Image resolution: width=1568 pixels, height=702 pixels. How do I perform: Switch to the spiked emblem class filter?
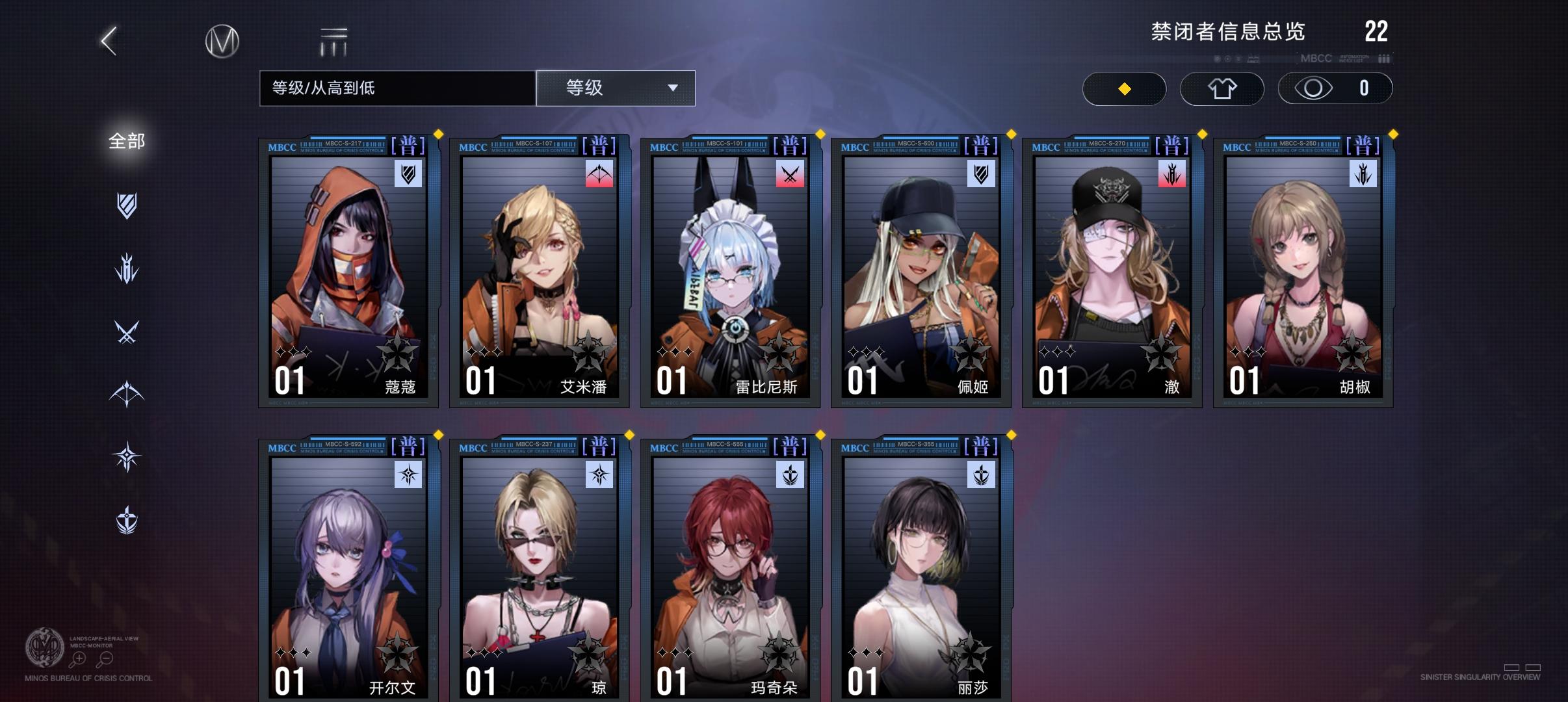(x=127, y=266)
